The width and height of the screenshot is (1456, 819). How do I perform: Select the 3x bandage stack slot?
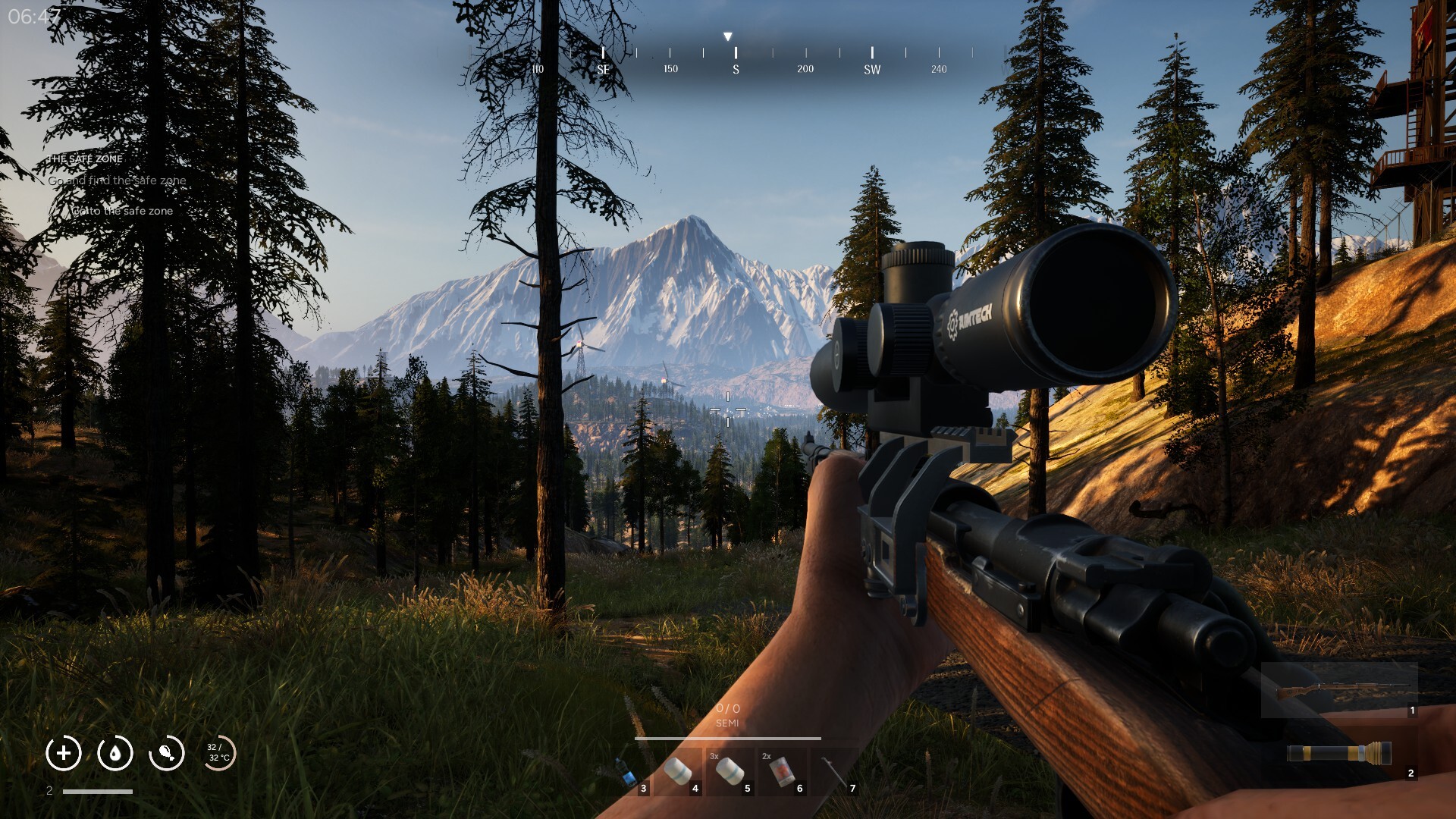click(730, 772)
